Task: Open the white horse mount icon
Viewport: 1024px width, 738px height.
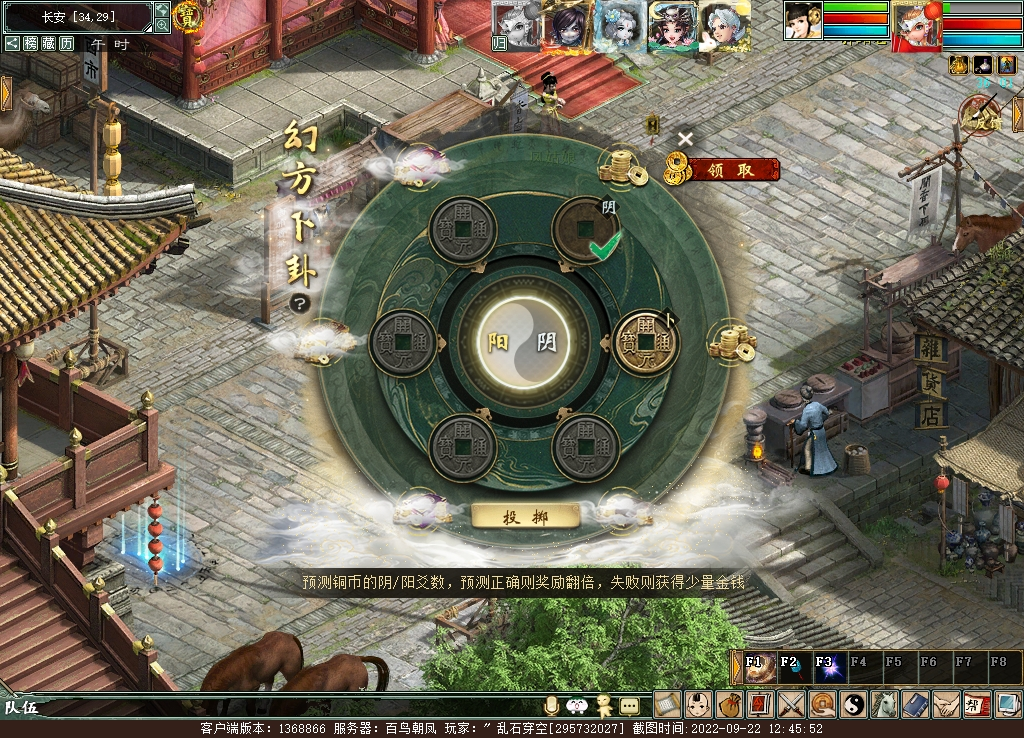Action: coord(884,704)
